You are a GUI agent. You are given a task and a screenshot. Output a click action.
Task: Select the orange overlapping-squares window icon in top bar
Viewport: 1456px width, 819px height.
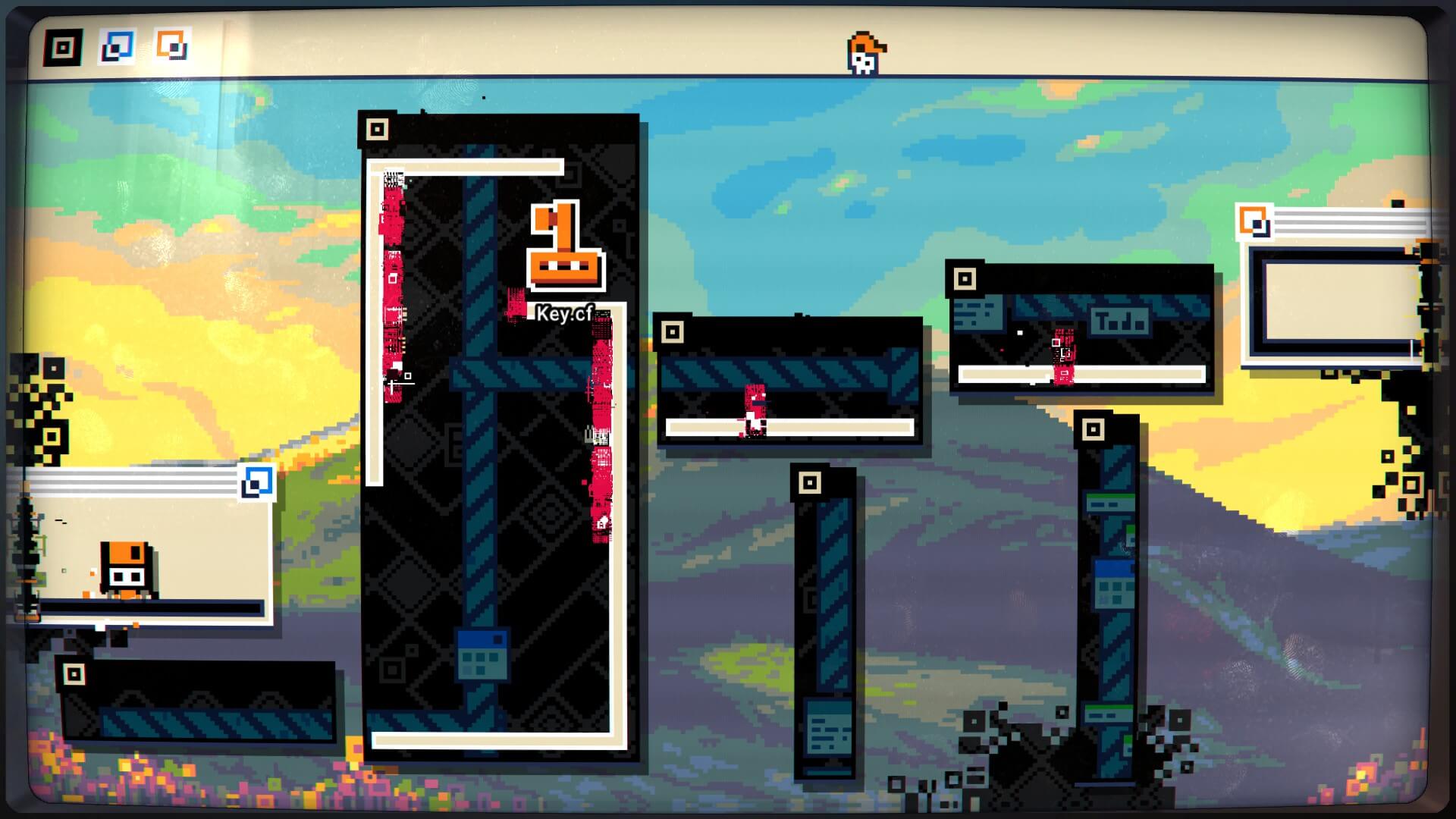coord(172,45)
